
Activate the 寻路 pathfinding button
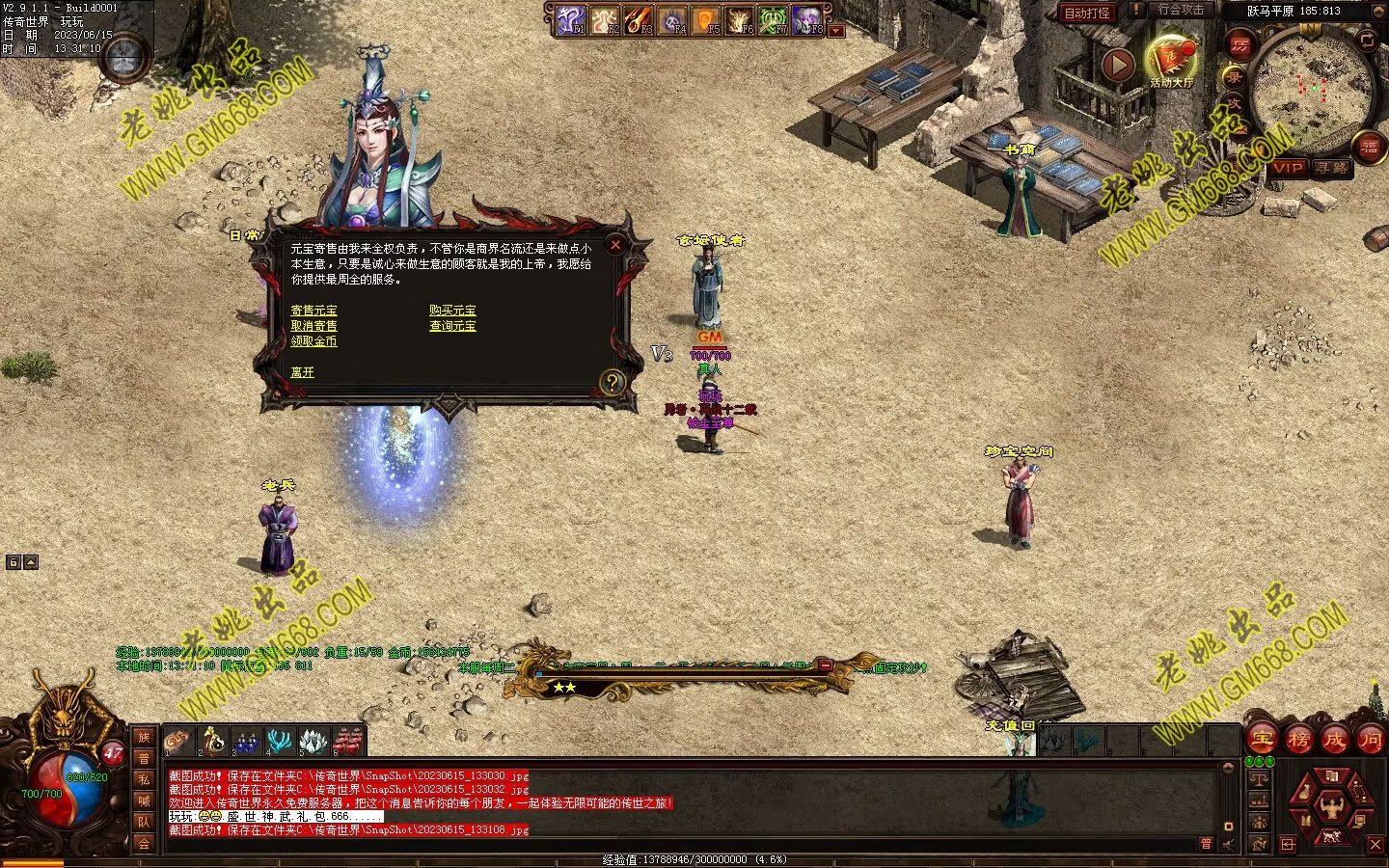tap(1332, 168)
